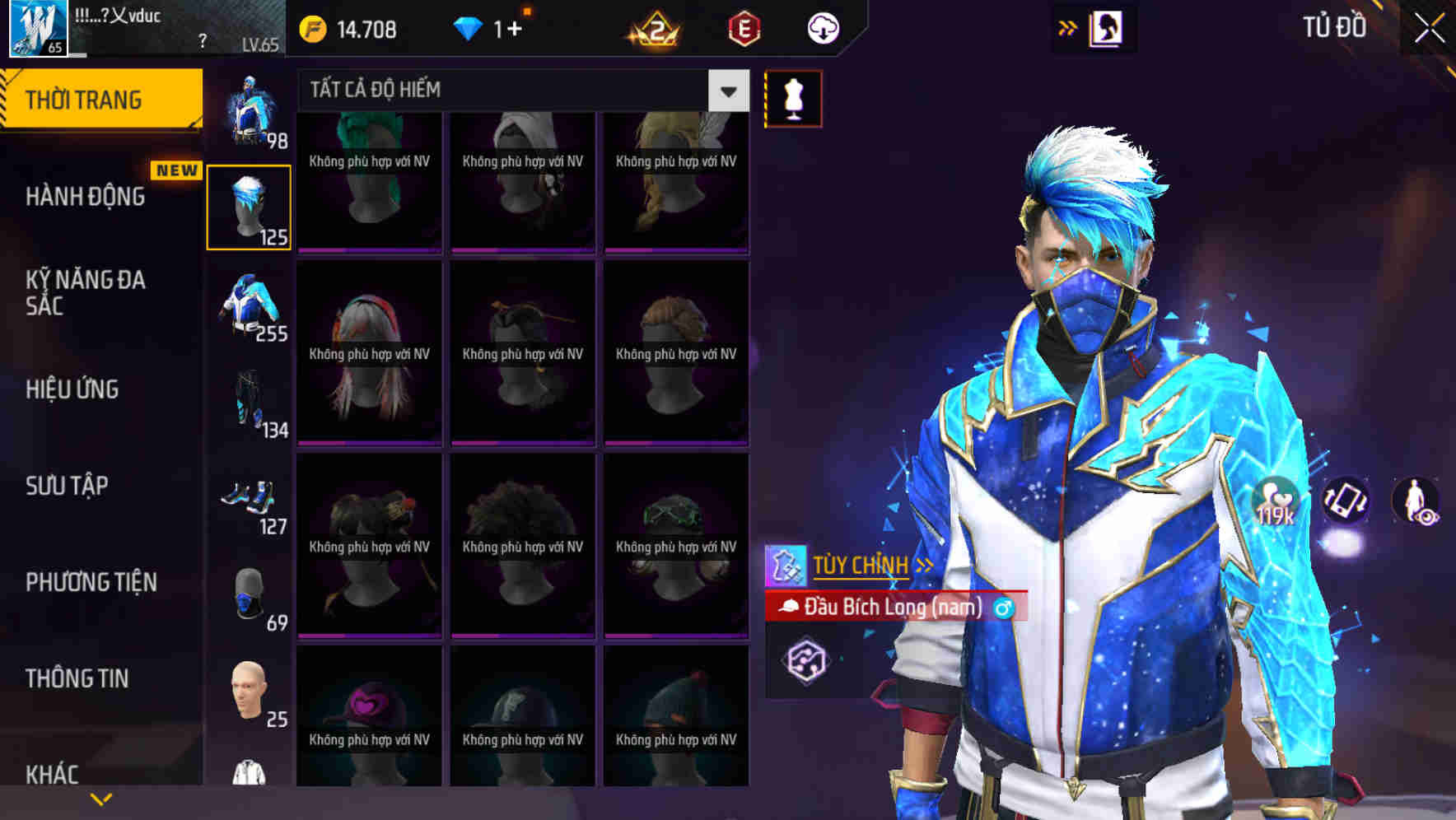
Task: Open the Phương Tiện category
Action: click(91, 581)
